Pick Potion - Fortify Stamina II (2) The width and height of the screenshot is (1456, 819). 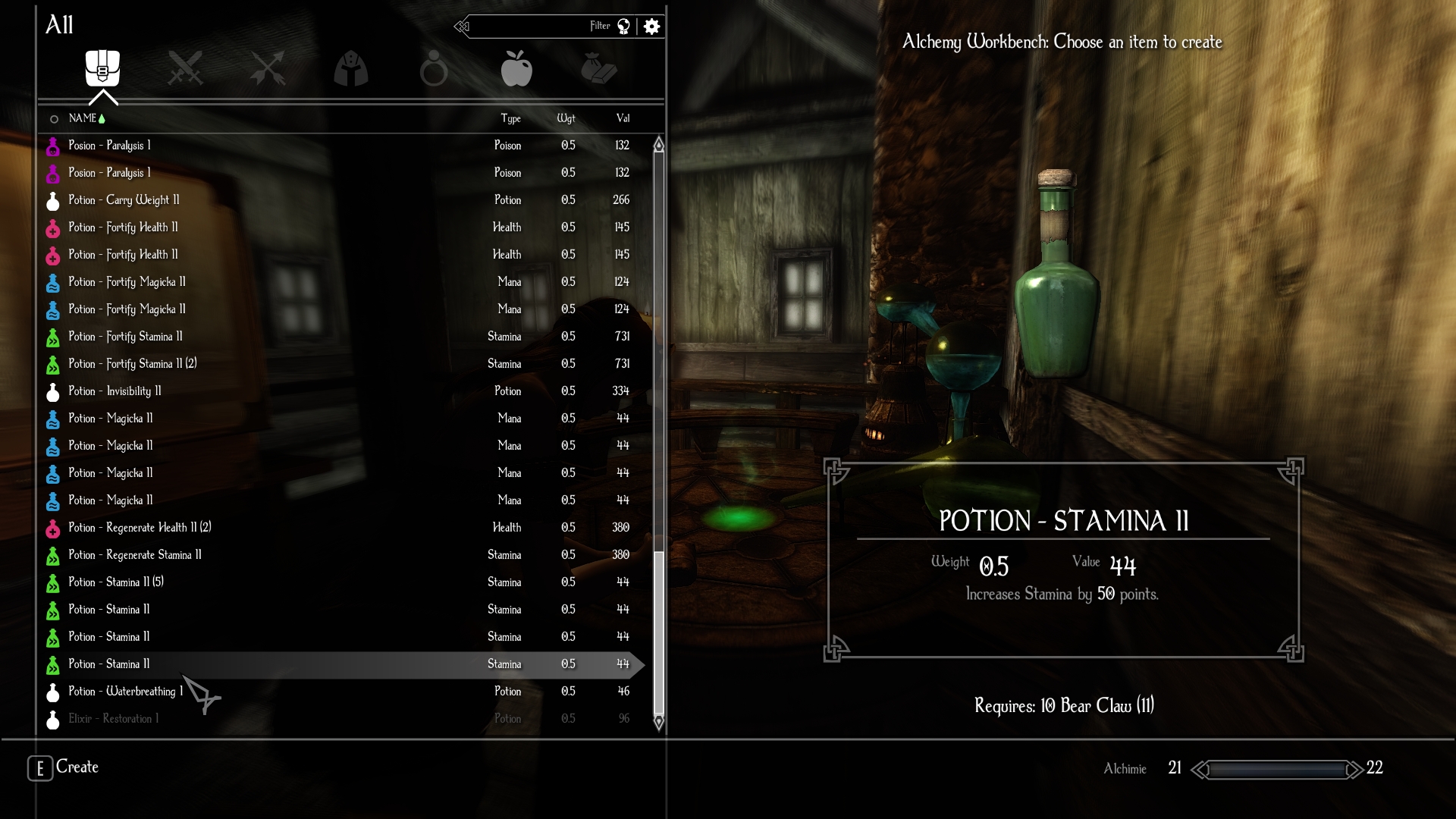pos(133,364)
